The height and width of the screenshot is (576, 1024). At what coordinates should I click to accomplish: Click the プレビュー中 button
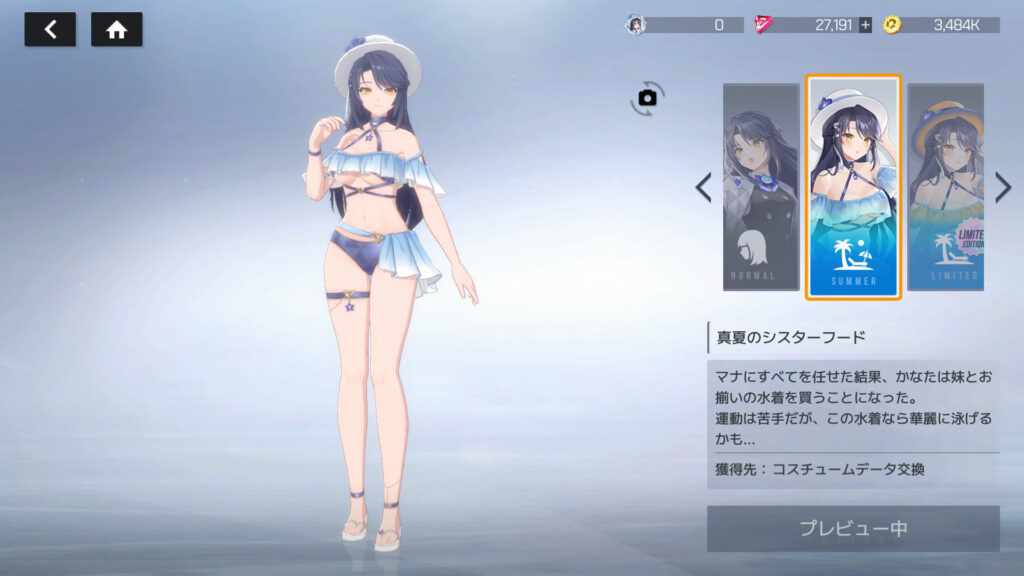(x=853, y=528)
